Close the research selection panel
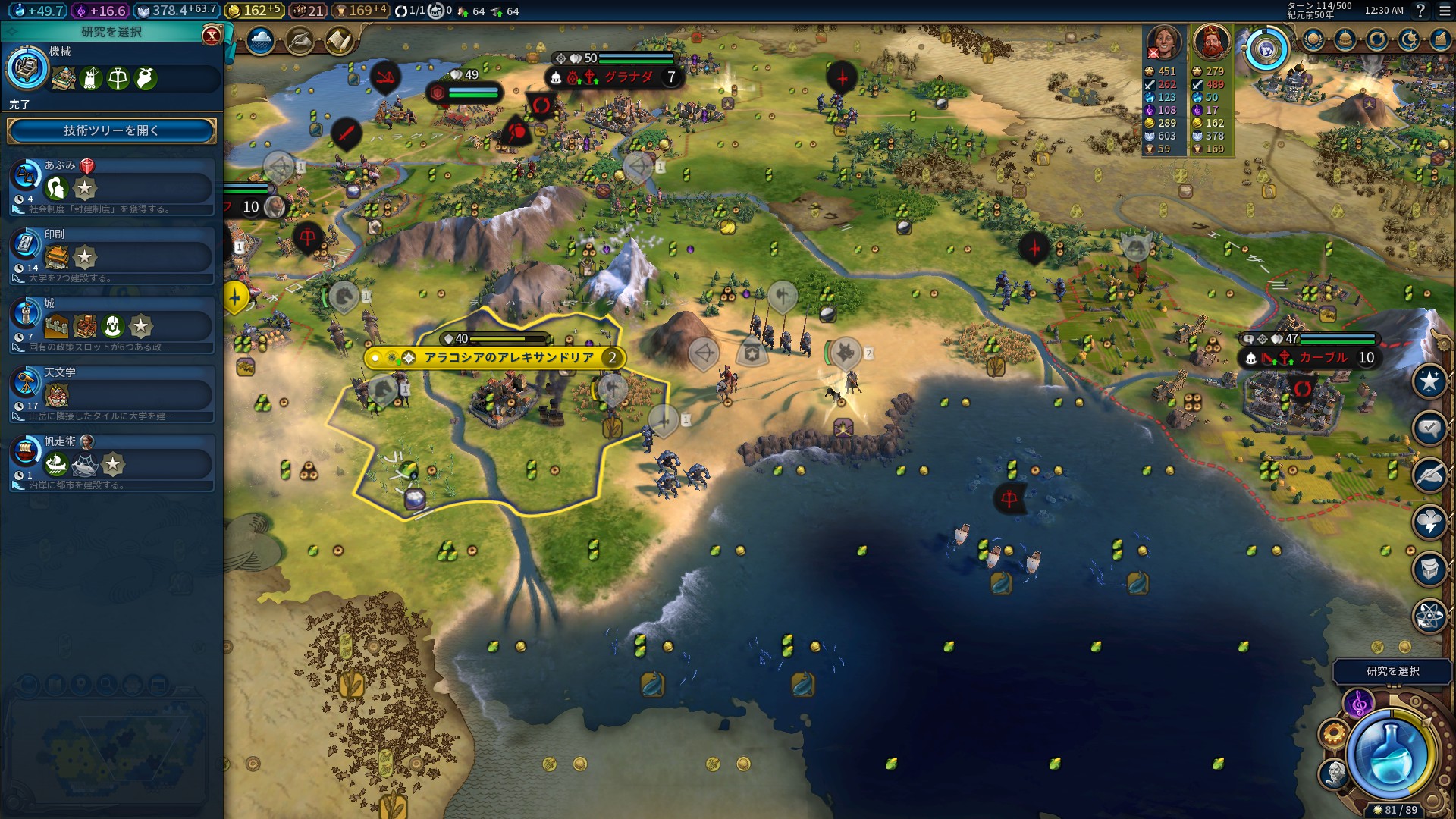The image size is (1456, 819). [x=212, y=35]
